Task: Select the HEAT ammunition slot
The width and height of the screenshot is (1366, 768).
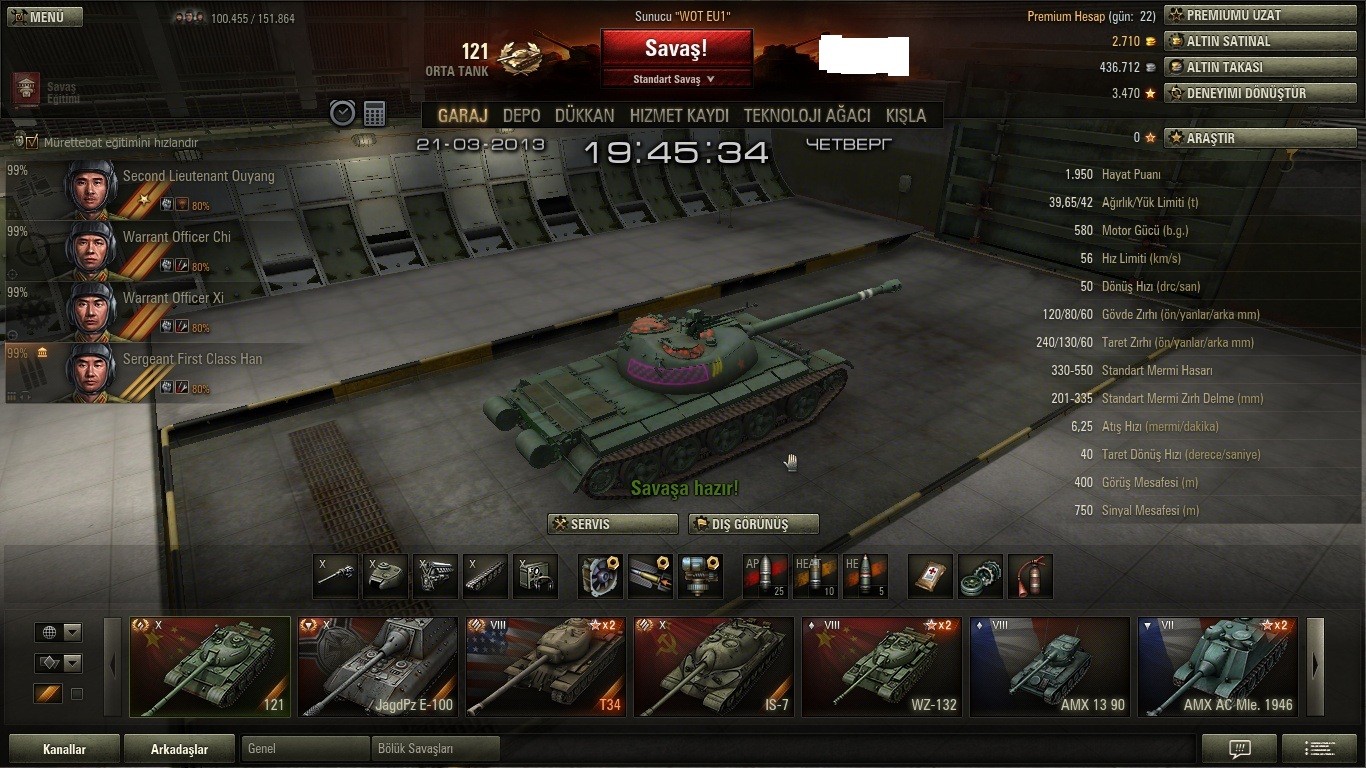Action: coord(815,576)
